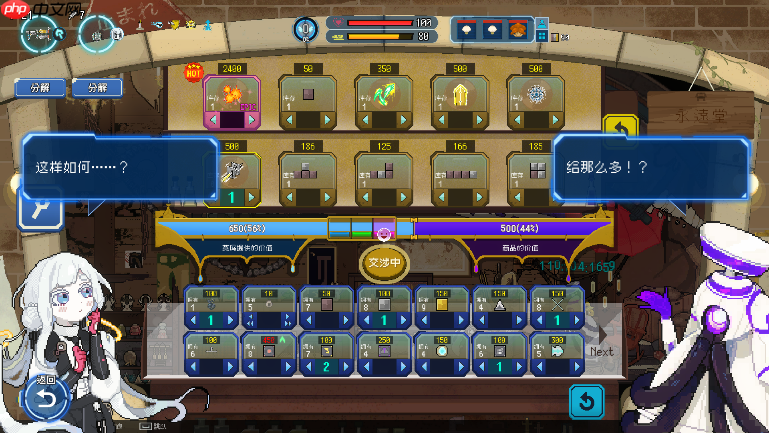
Task: Click the right 分解 button
Action: [97, 87]
